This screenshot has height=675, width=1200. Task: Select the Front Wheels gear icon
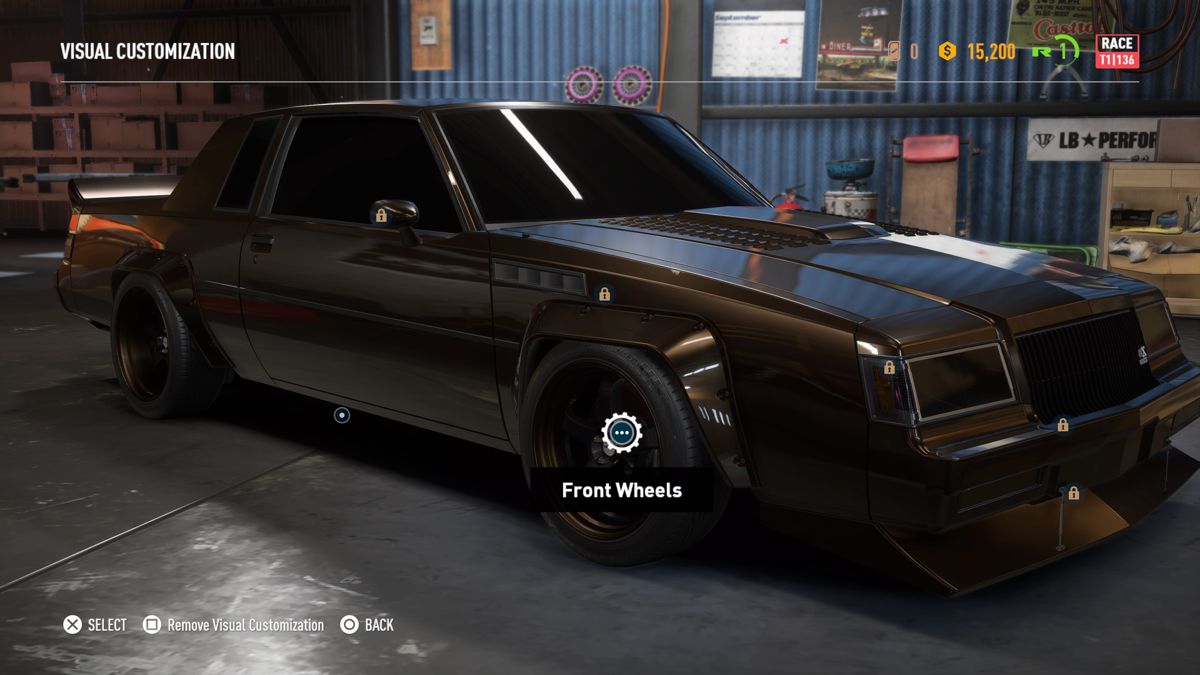pyautogui.click(x=621, y=433)
